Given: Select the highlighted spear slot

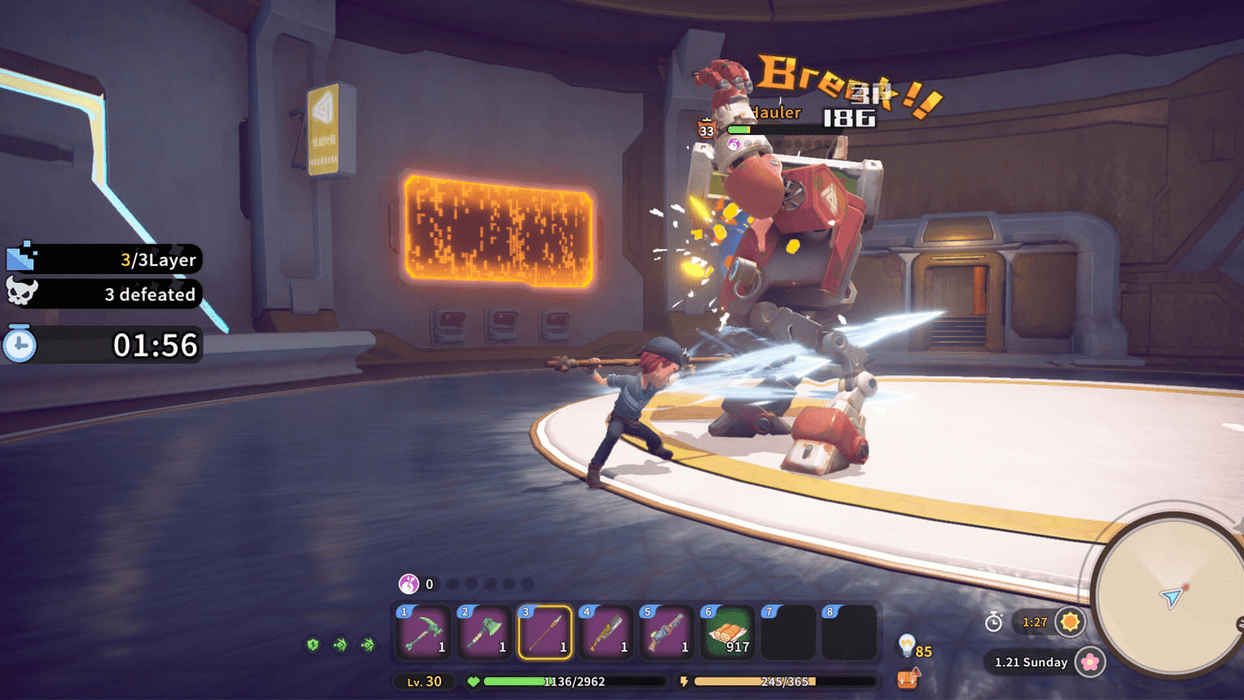Looking at the screenshot, I should (x=545, y=633).
